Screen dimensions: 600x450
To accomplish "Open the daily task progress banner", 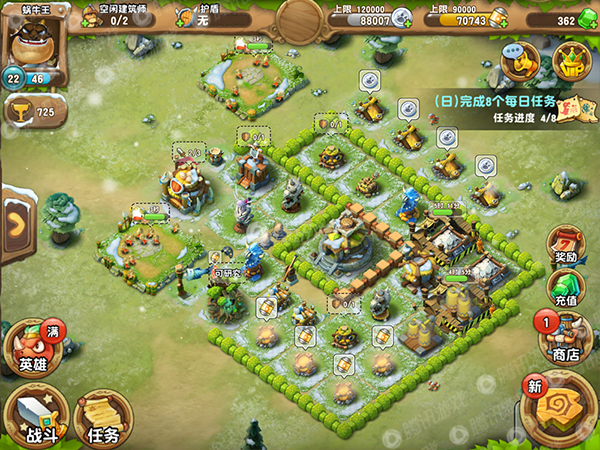I will (508, 108).
